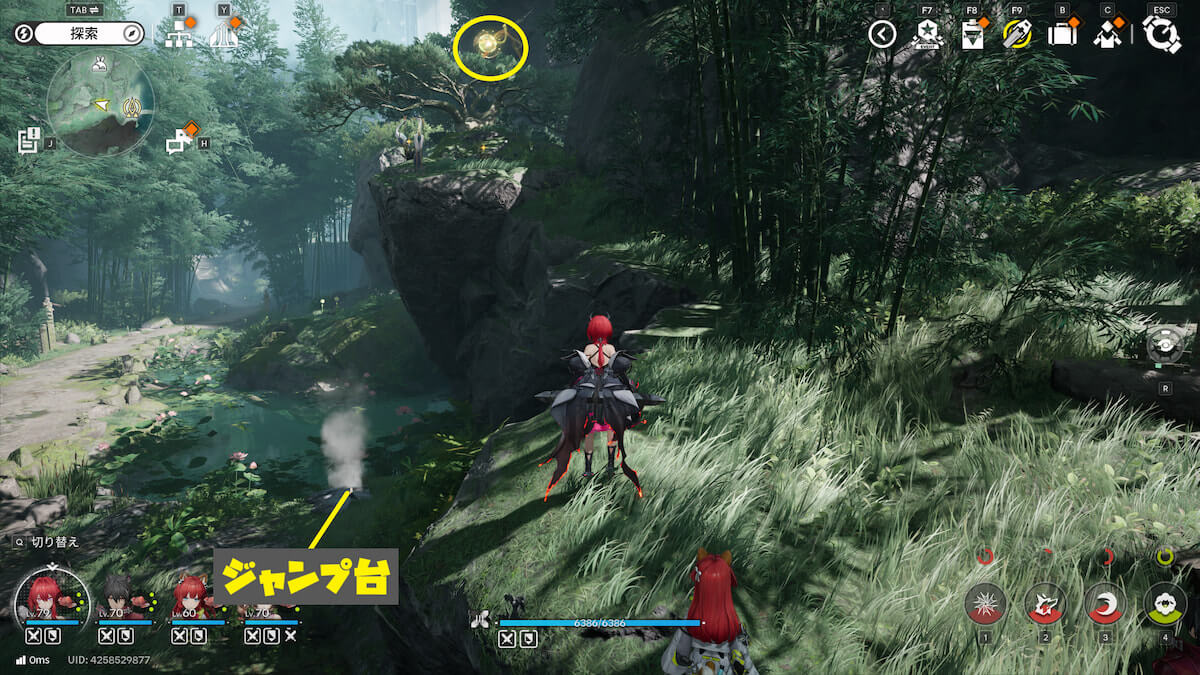Switch to the dark-haired Lv.70 party member
Viewport: 1200px width, 675px height.
point(117,599)
